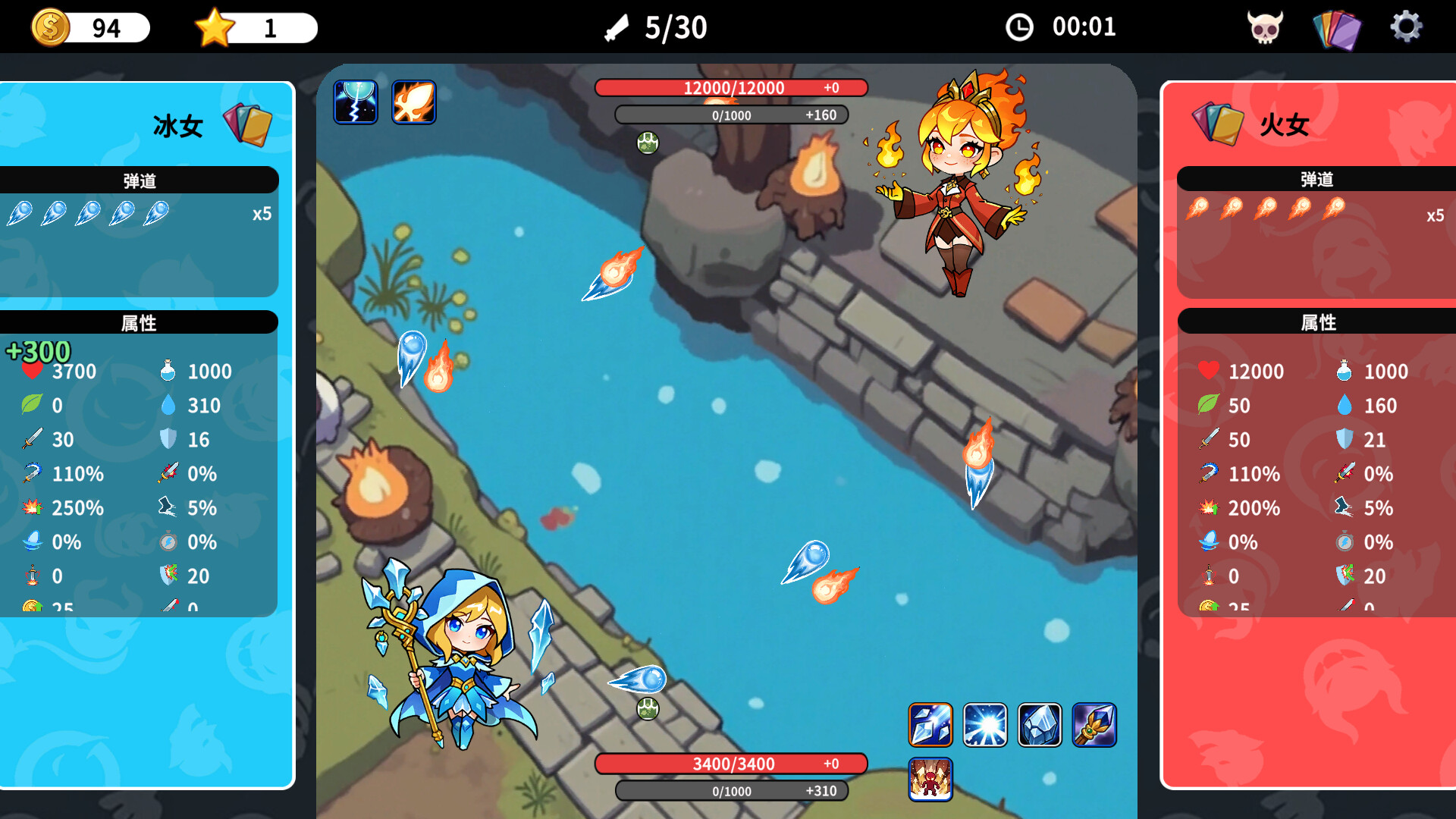1456x819 pixels.
Task: Collapse the 弹道 panel for 冰女
Action: coord(140,180)
